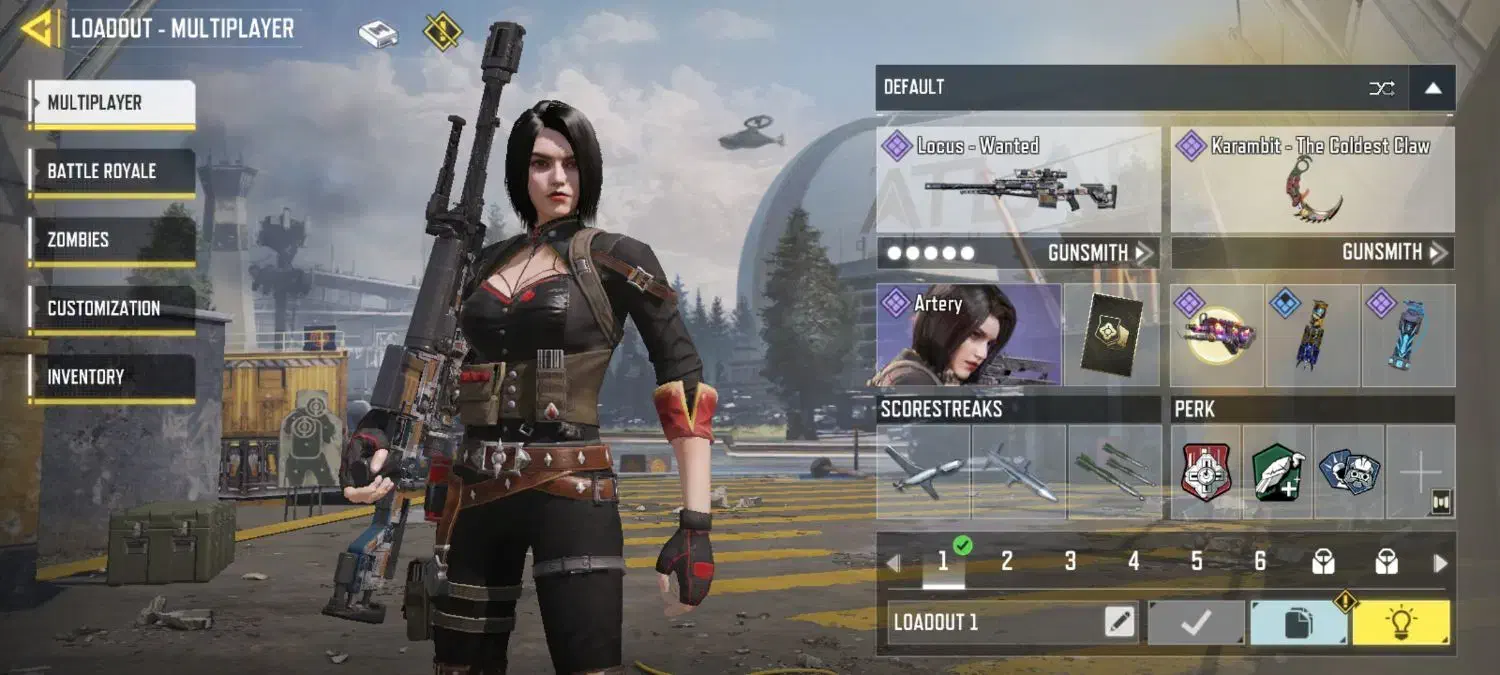The height and width of the screenshot is (675, 1500).
Task: Edit the Loadout 1 name
Action: pos(1120,622)
